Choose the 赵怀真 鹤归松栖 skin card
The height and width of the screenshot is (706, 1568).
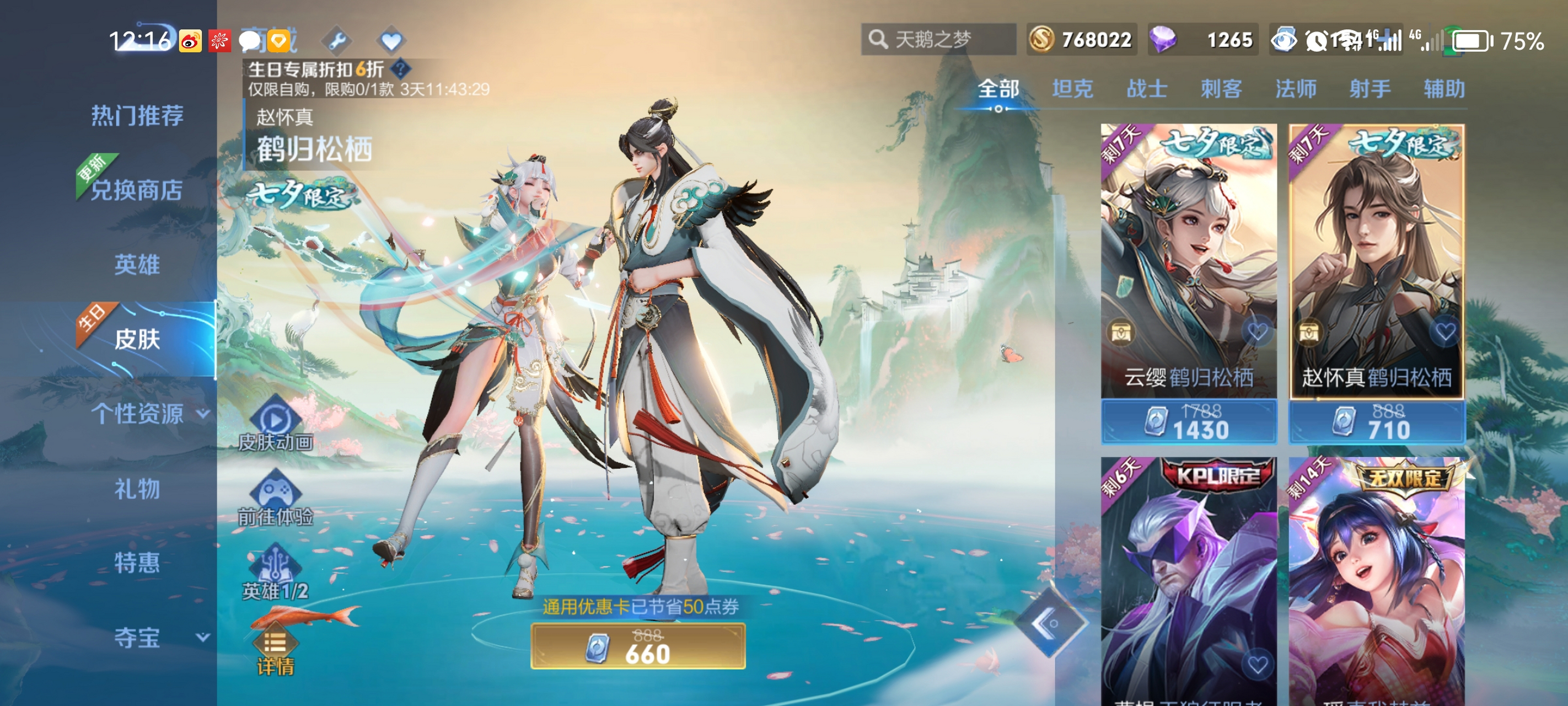[x=1377, y=262]
